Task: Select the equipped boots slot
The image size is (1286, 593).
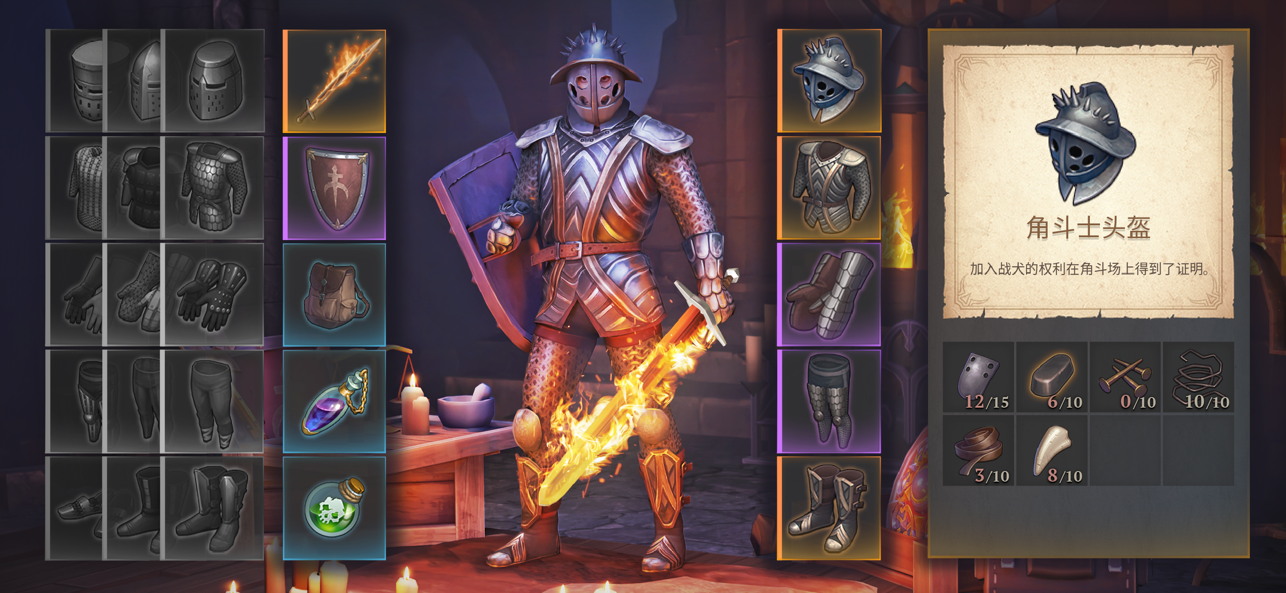Action: 829,508
